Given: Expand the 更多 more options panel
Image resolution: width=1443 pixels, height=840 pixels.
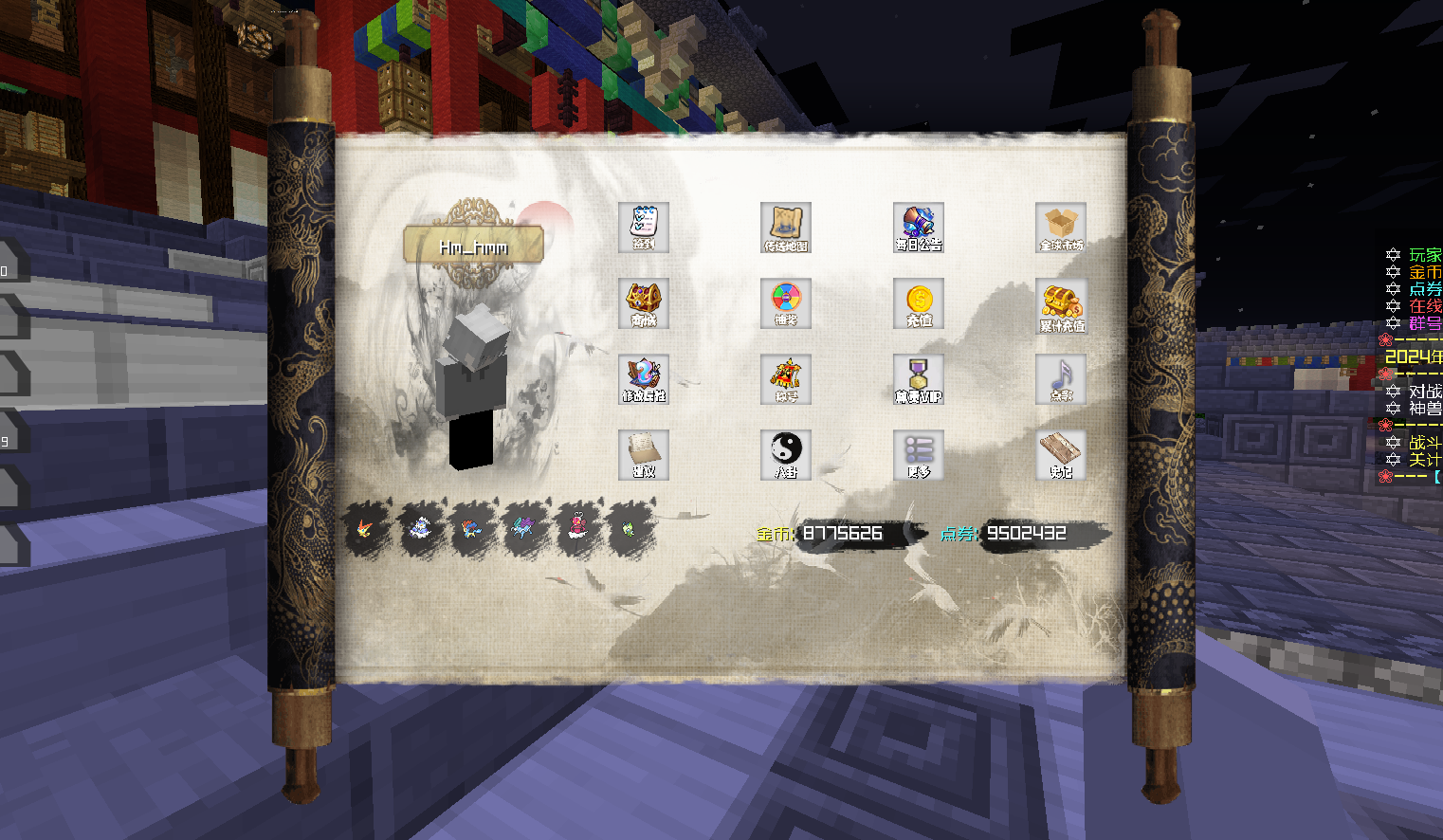Looking at the screenshot, I should pyautogui.click(x=919, y=454).
